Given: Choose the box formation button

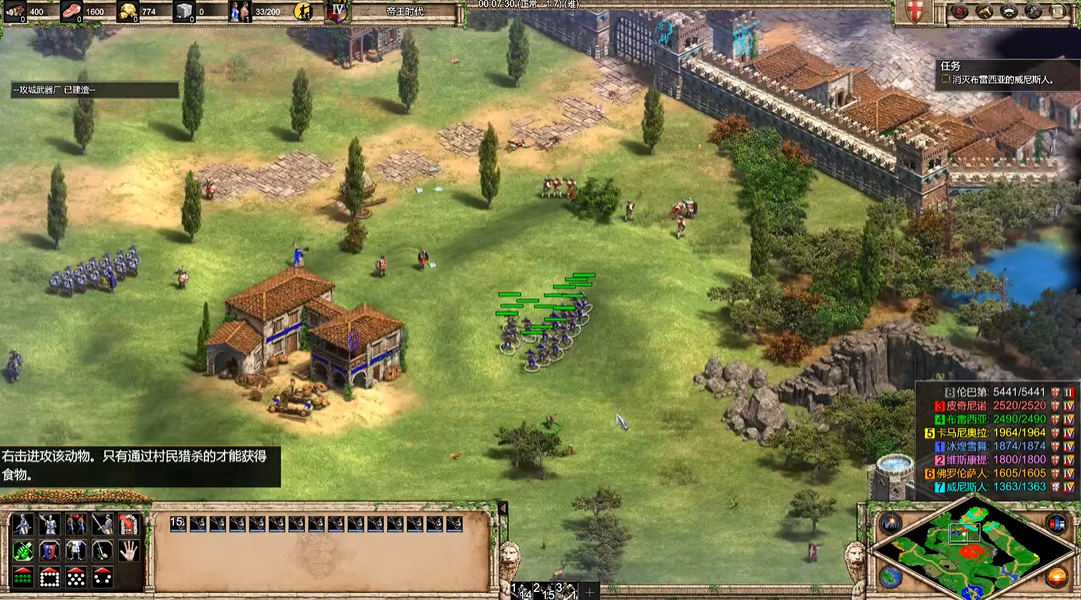Looking at the screenshot, I should [x=49, y=577].
